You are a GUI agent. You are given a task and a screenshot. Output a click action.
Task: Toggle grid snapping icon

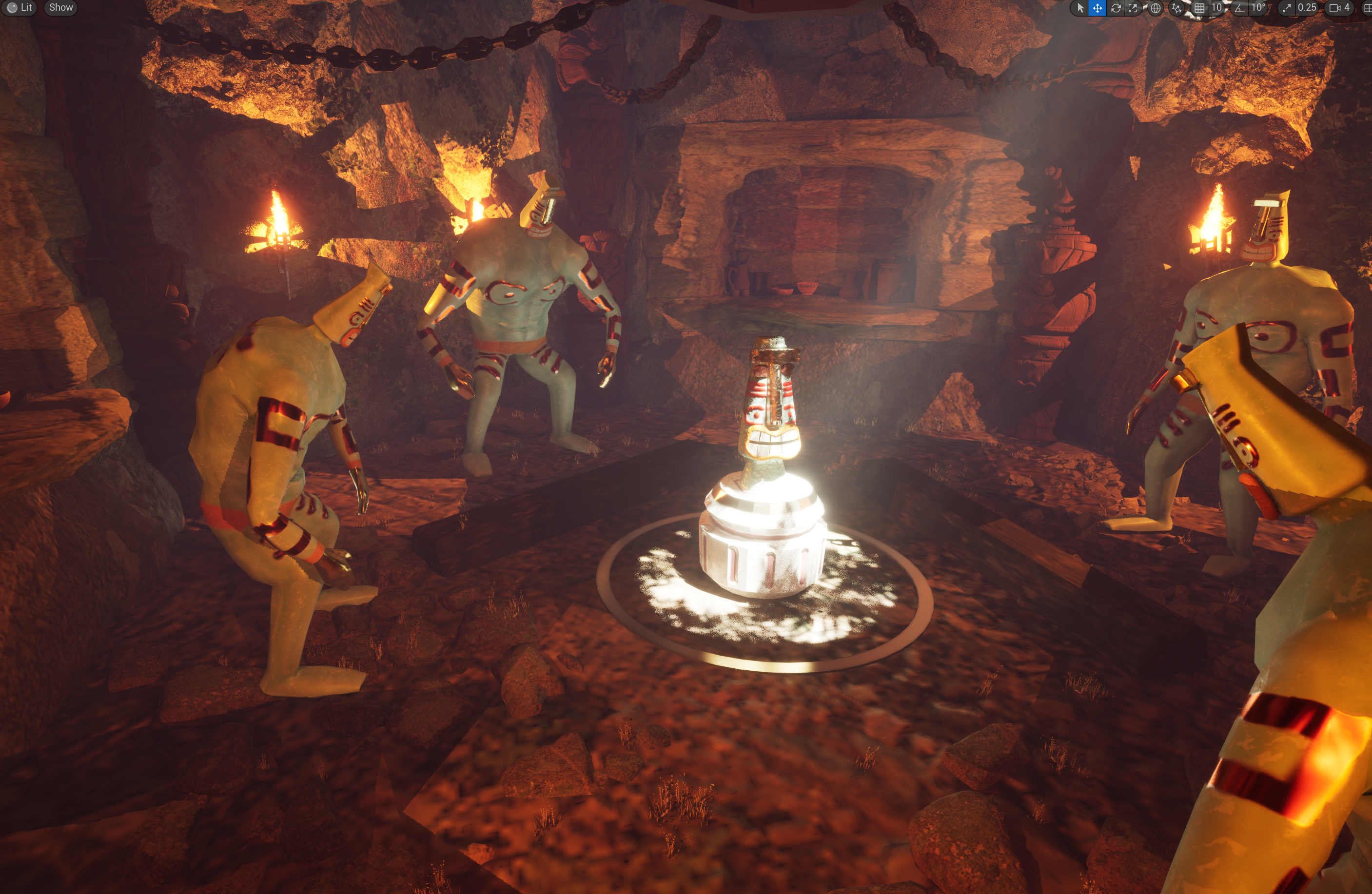[1199, 8]
